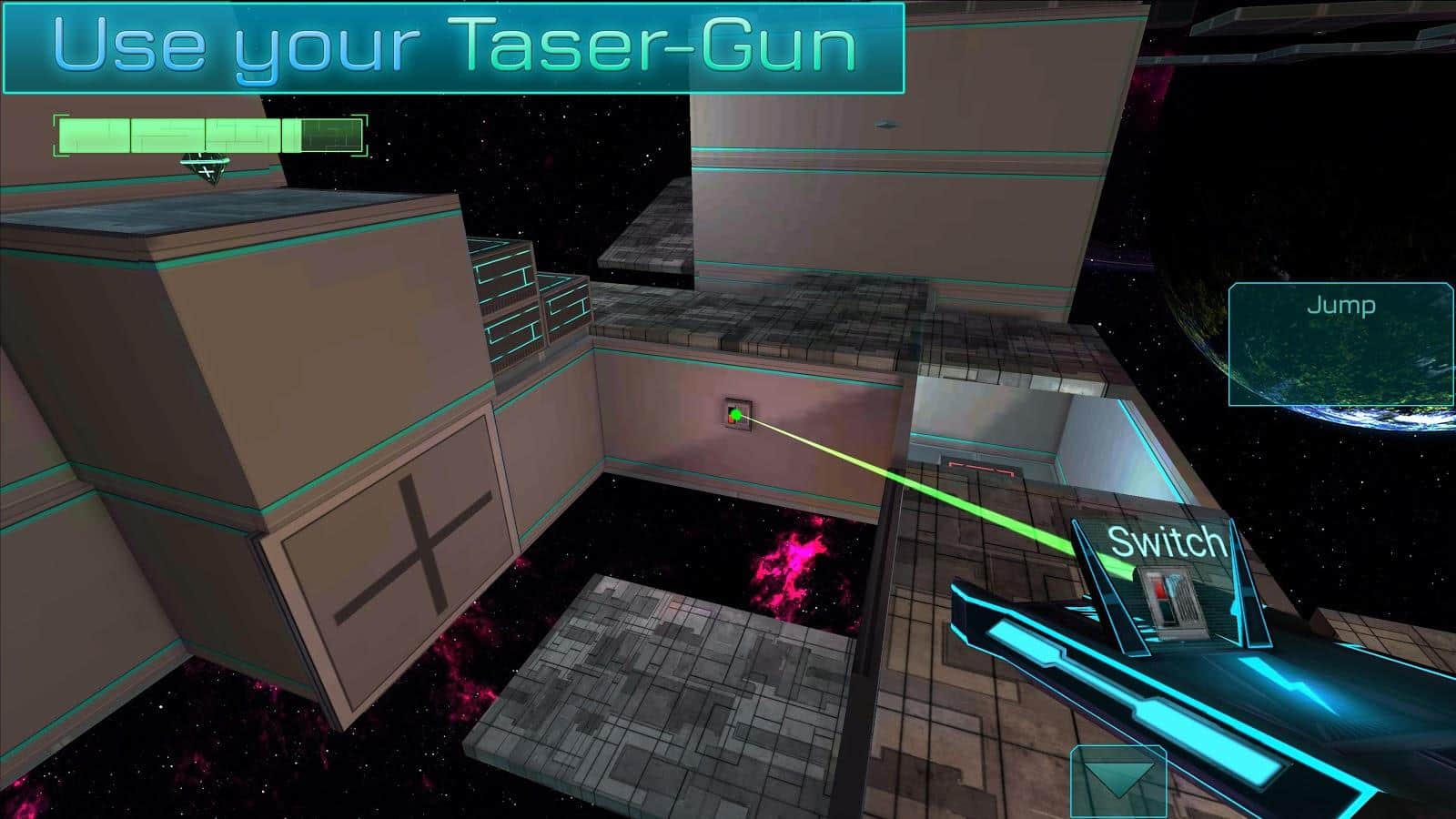Click the green energy meter at top left
Image resolution: width=1456 pixels, height=819 pixels.
coord(209,135)
